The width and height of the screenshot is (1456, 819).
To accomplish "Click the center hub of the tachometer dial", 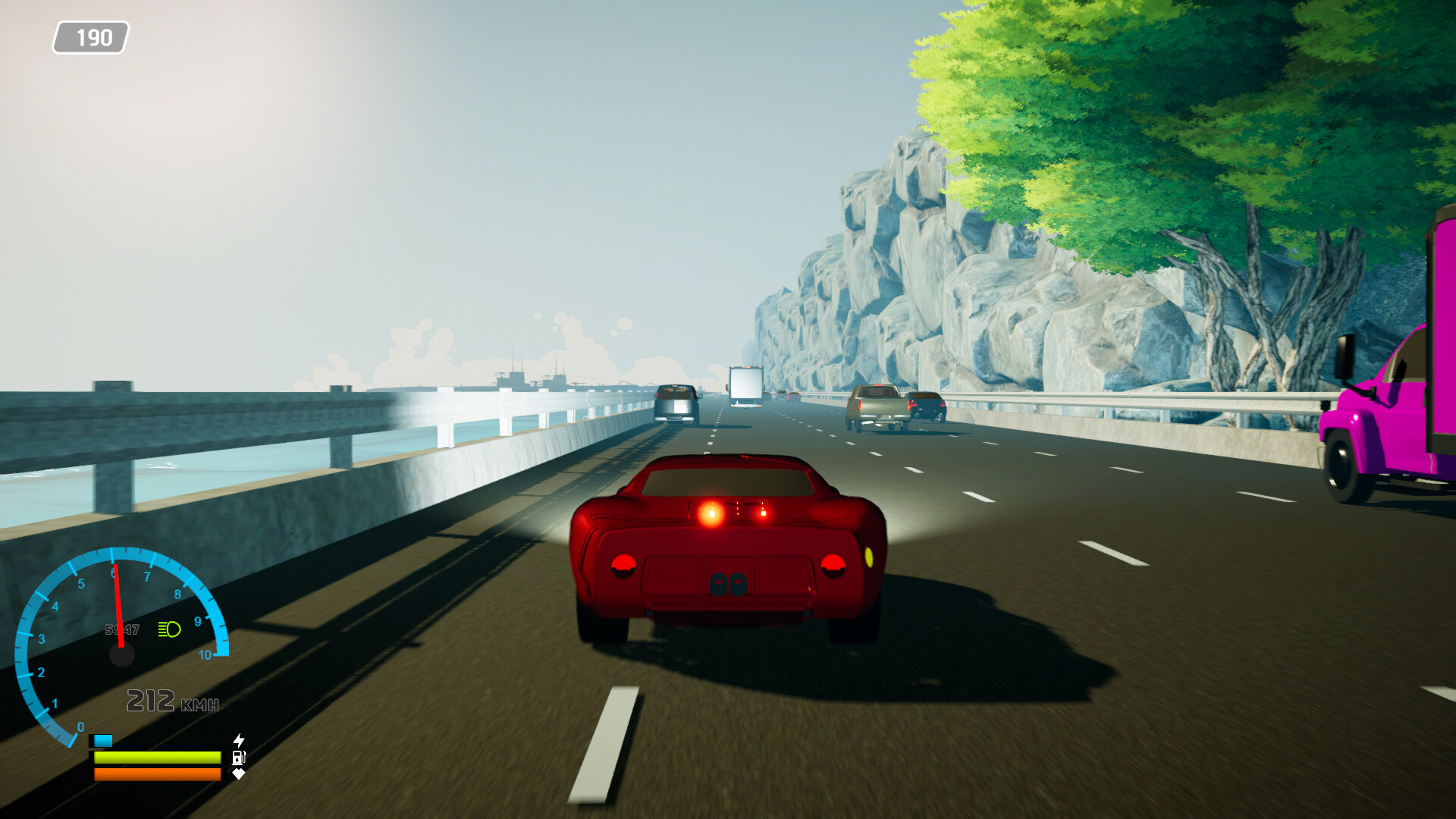I will pyautogui.click(x=121, y=654).
